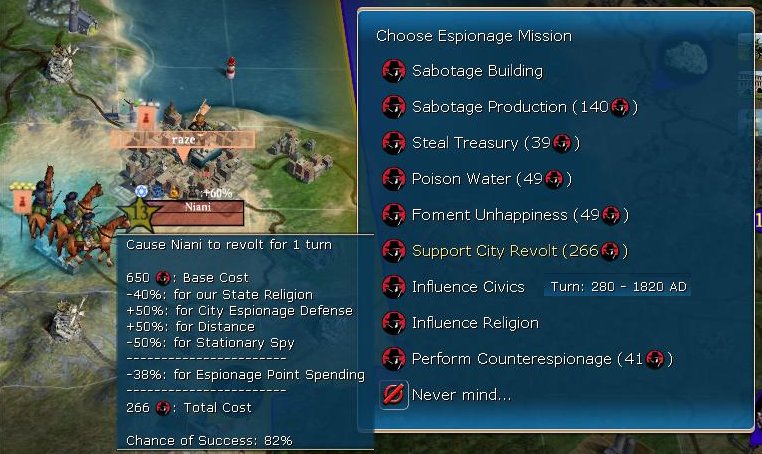
Task: Select the Niani city name bar
Action: (197, 208)
